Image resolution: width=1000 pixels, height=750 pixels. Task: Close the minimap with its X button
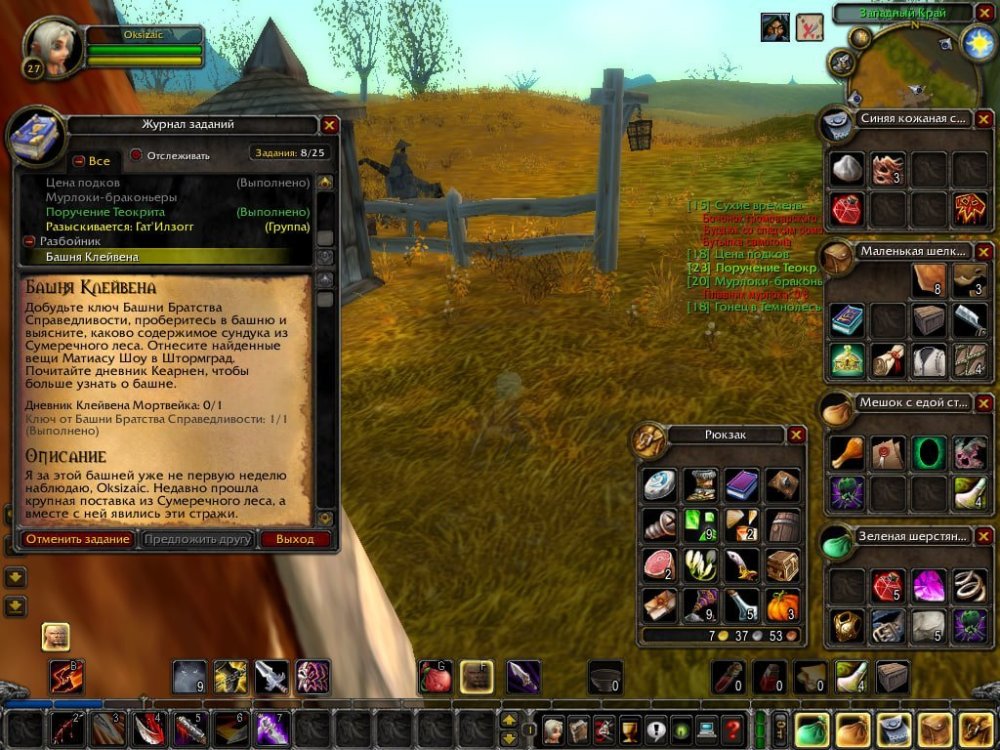984,14
